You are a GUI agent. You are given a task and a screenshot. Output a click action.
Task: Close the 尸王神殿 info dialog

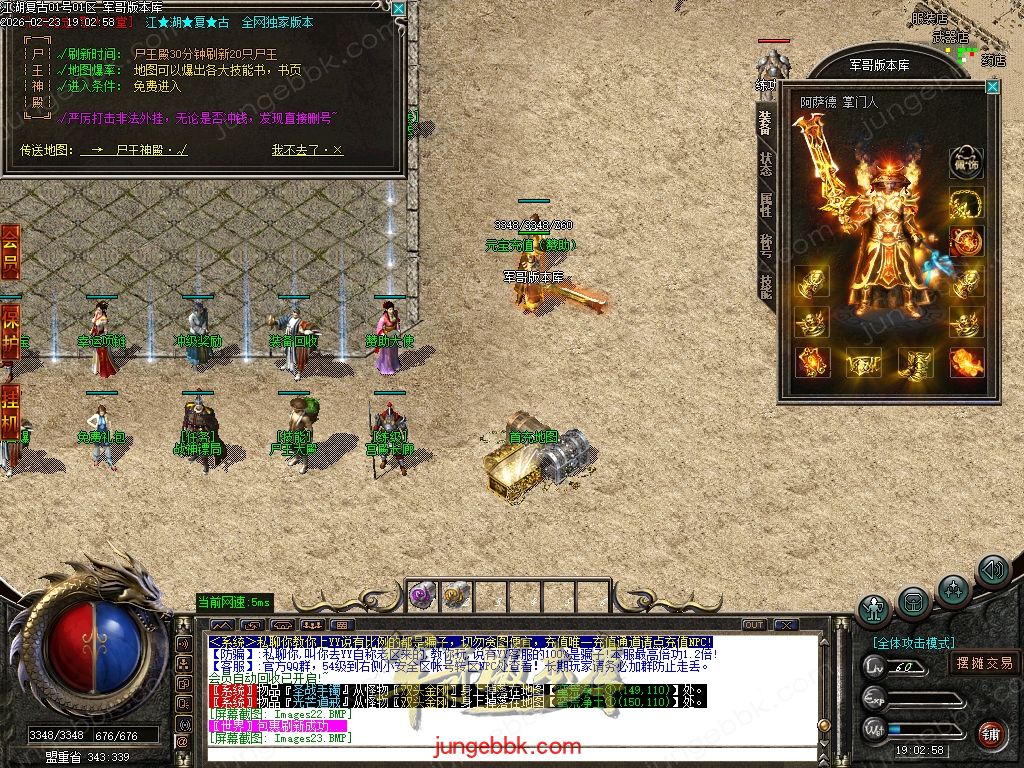398,9
